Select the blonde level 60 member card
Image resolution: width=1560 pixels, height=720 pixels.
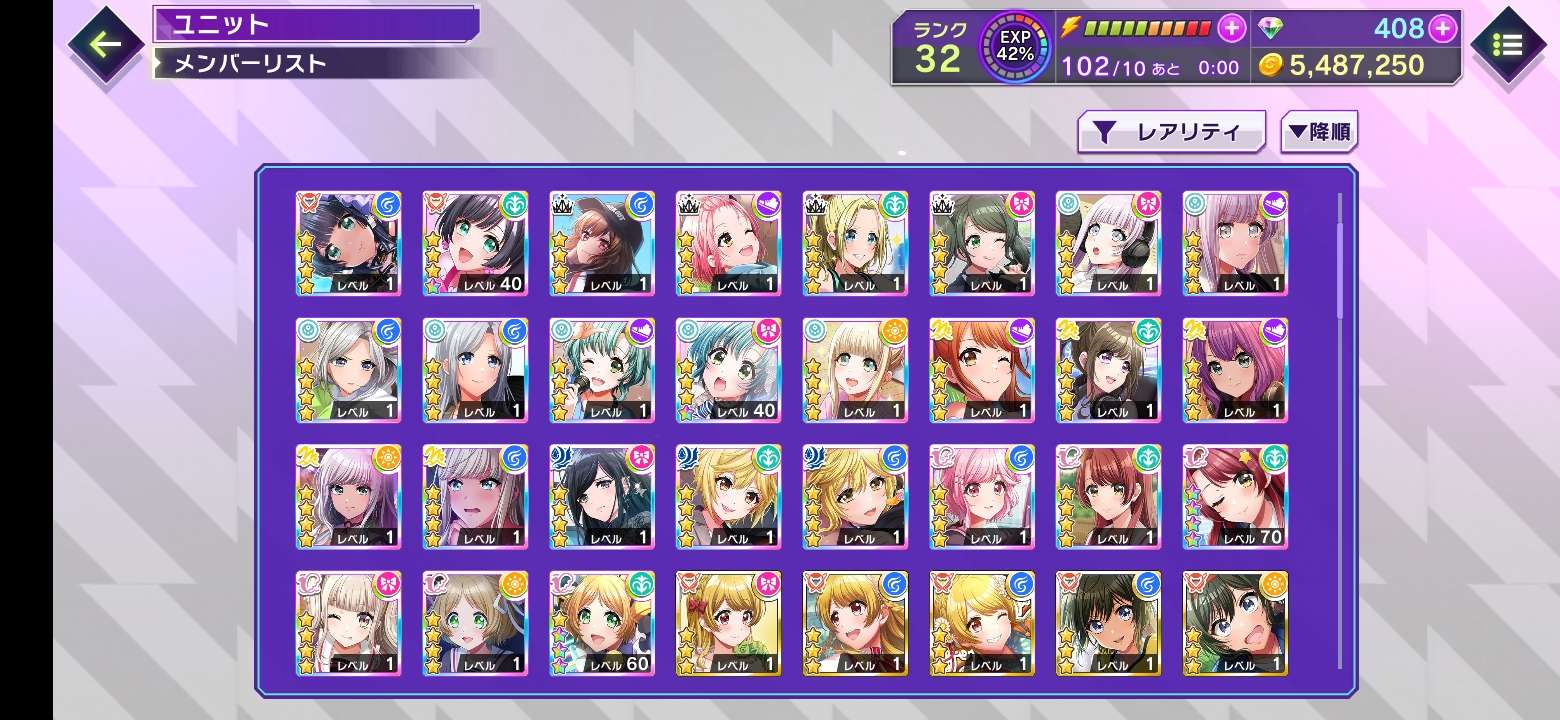602,624
